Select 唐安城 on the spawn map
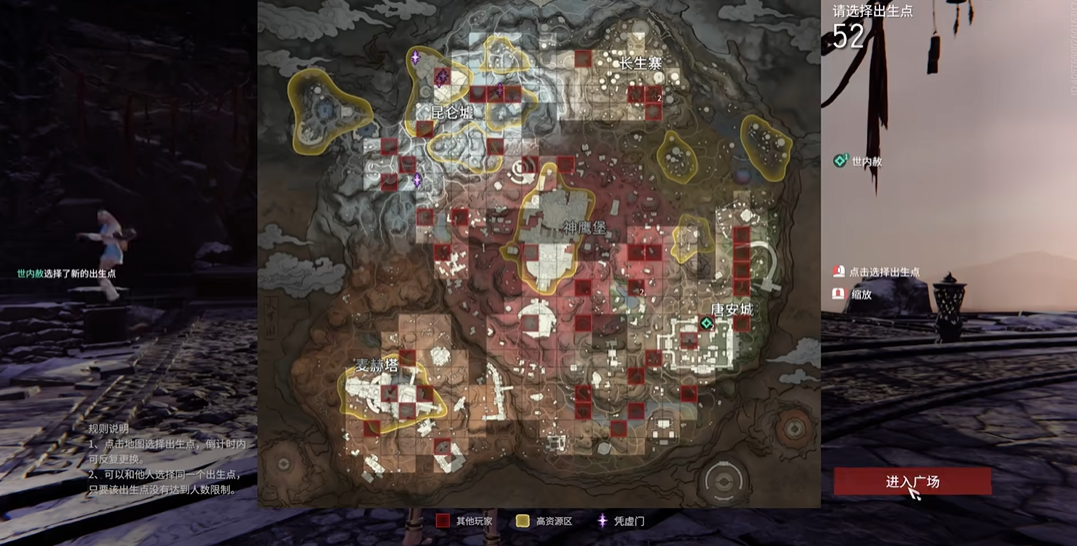The width and height of the screenshot is (1077, 546). point(731,310)
